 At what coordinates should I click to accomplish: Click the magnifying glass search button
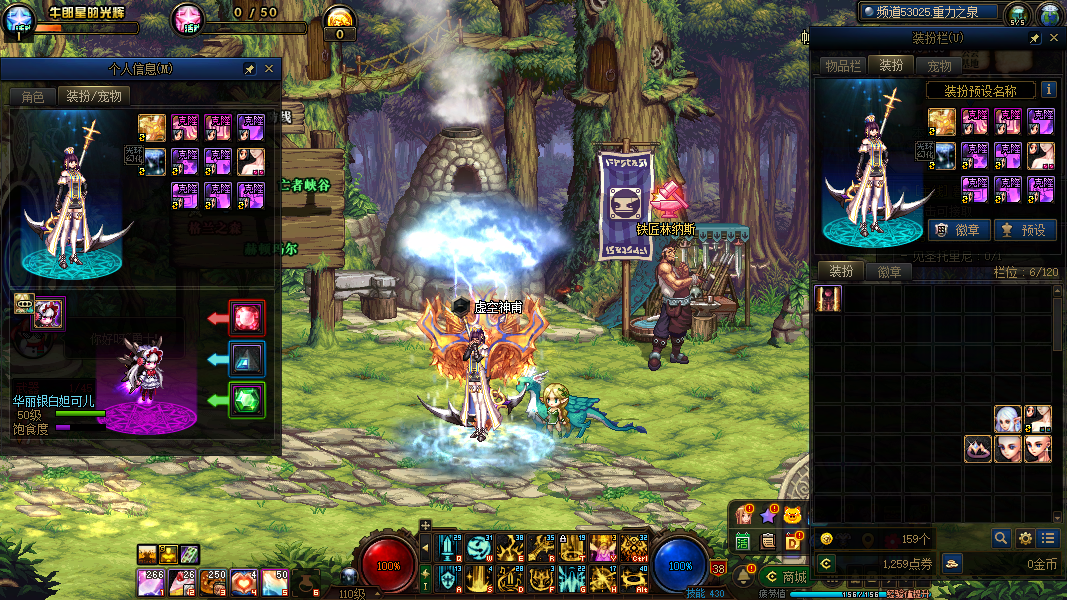tap(1001, 538)
